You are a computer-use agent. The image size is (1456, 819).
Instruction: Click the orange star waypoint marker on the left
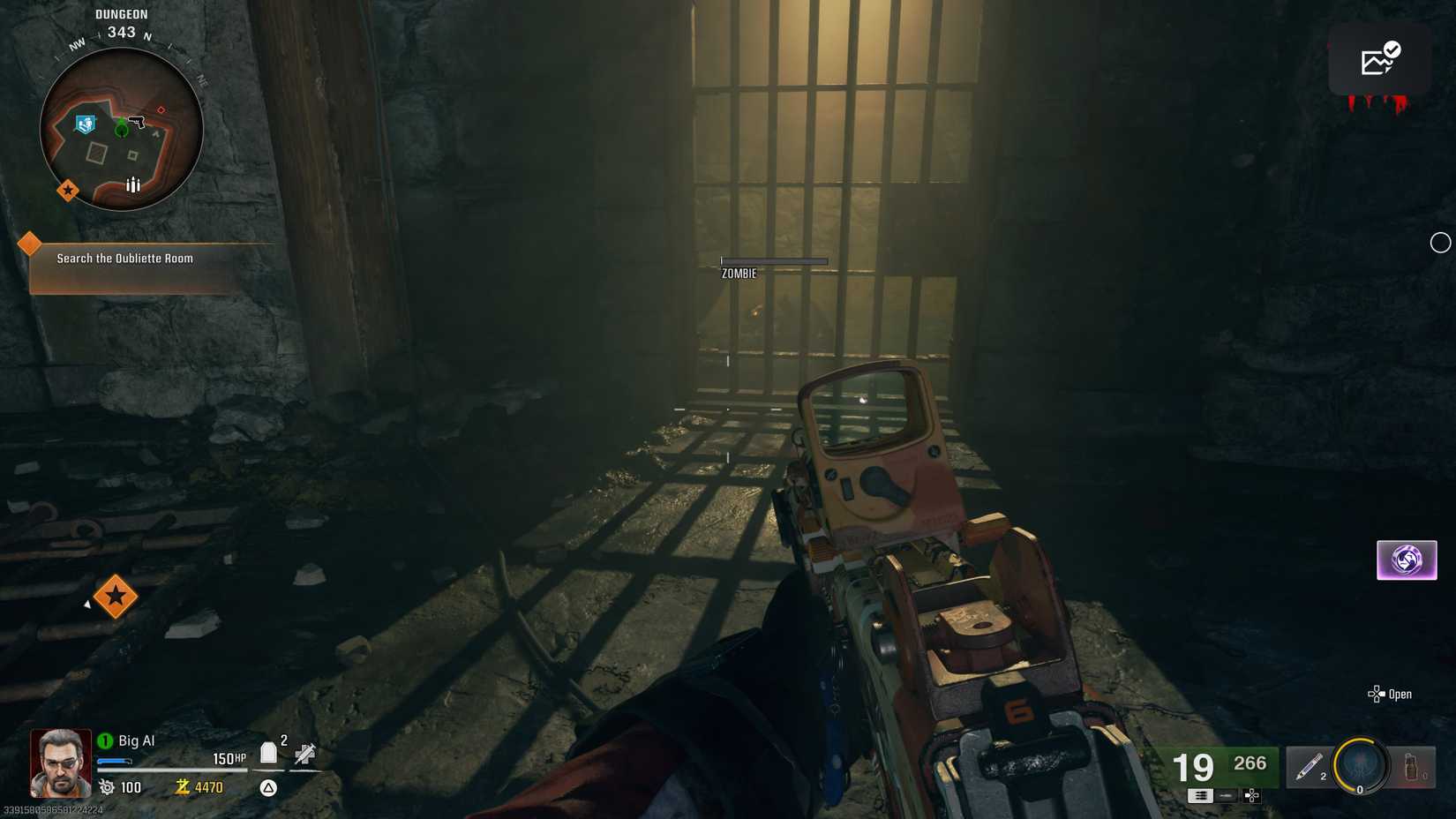tap(117, 597)
